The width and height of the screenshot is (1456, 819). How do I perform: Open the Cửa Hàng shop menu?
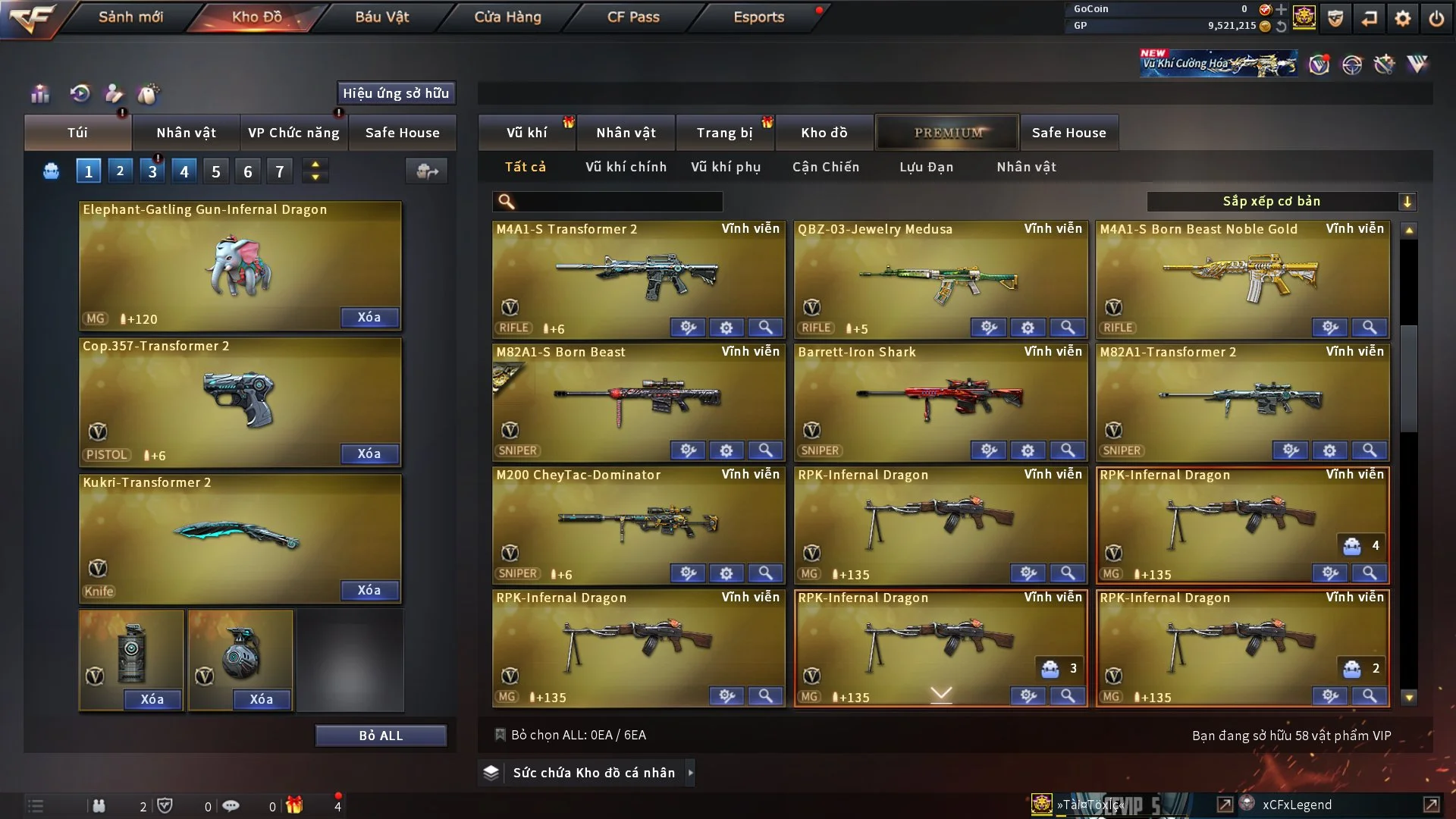[507, 17]
